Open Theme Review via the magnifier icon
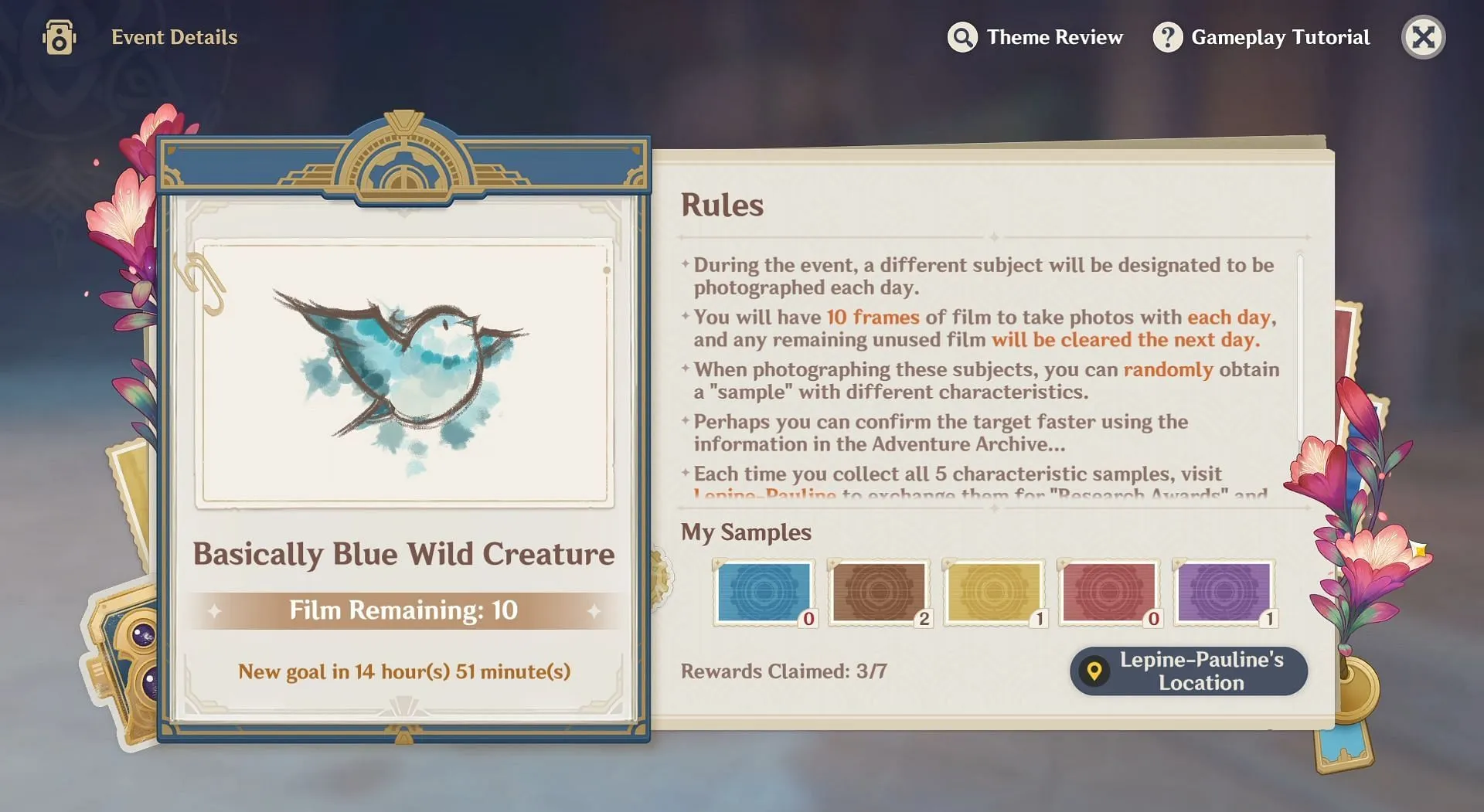Screen dimensions: 1484x812 [961, 36]
